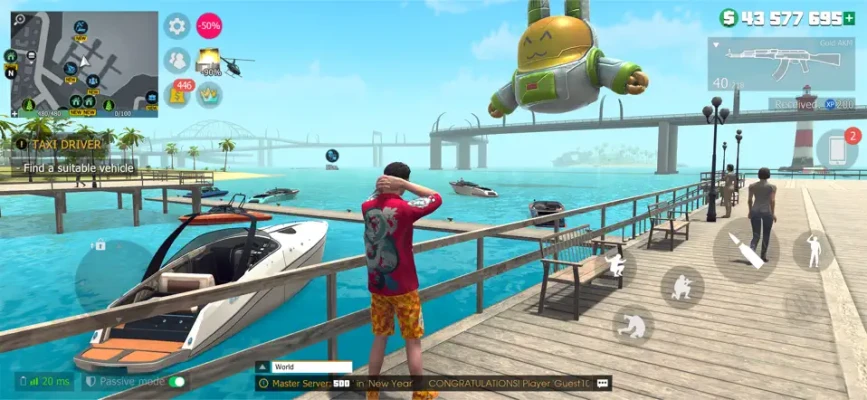Screen dimensions: 867x400
Task: Toggle Passive mode switch
Action: click(x=177, y=382)
